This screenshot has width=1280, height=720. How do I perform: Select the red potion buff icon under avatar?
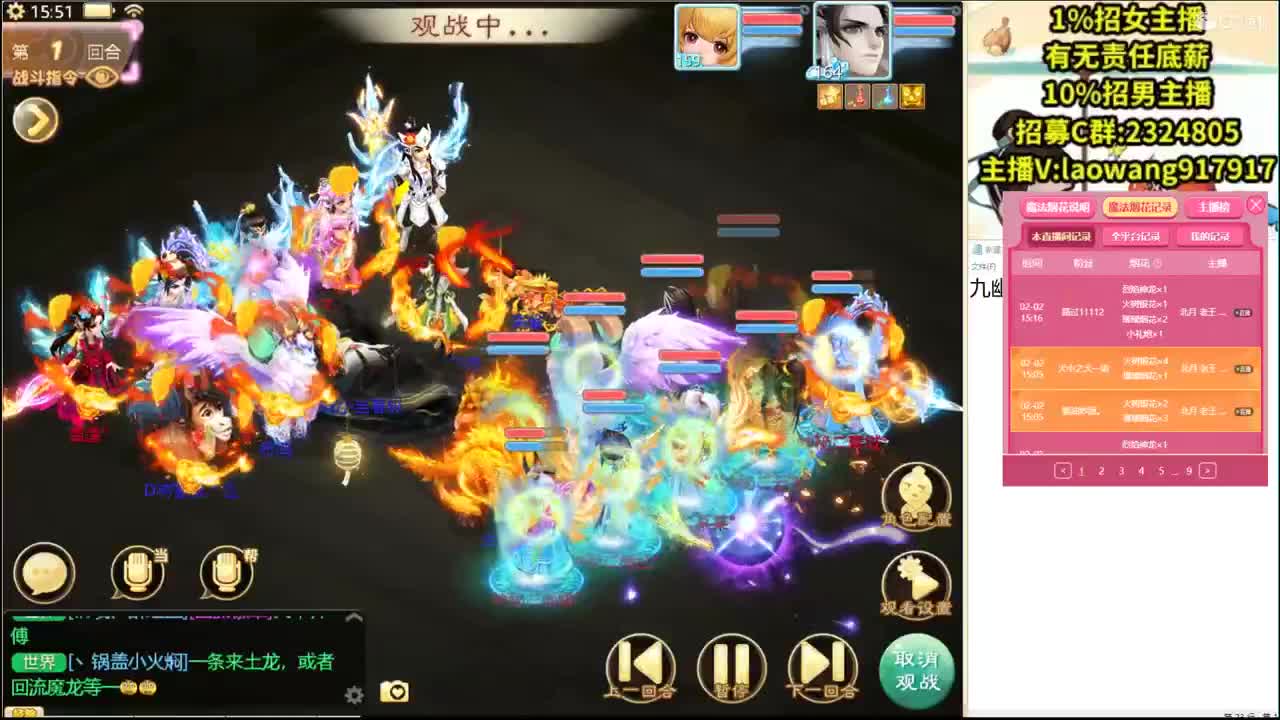857,97
